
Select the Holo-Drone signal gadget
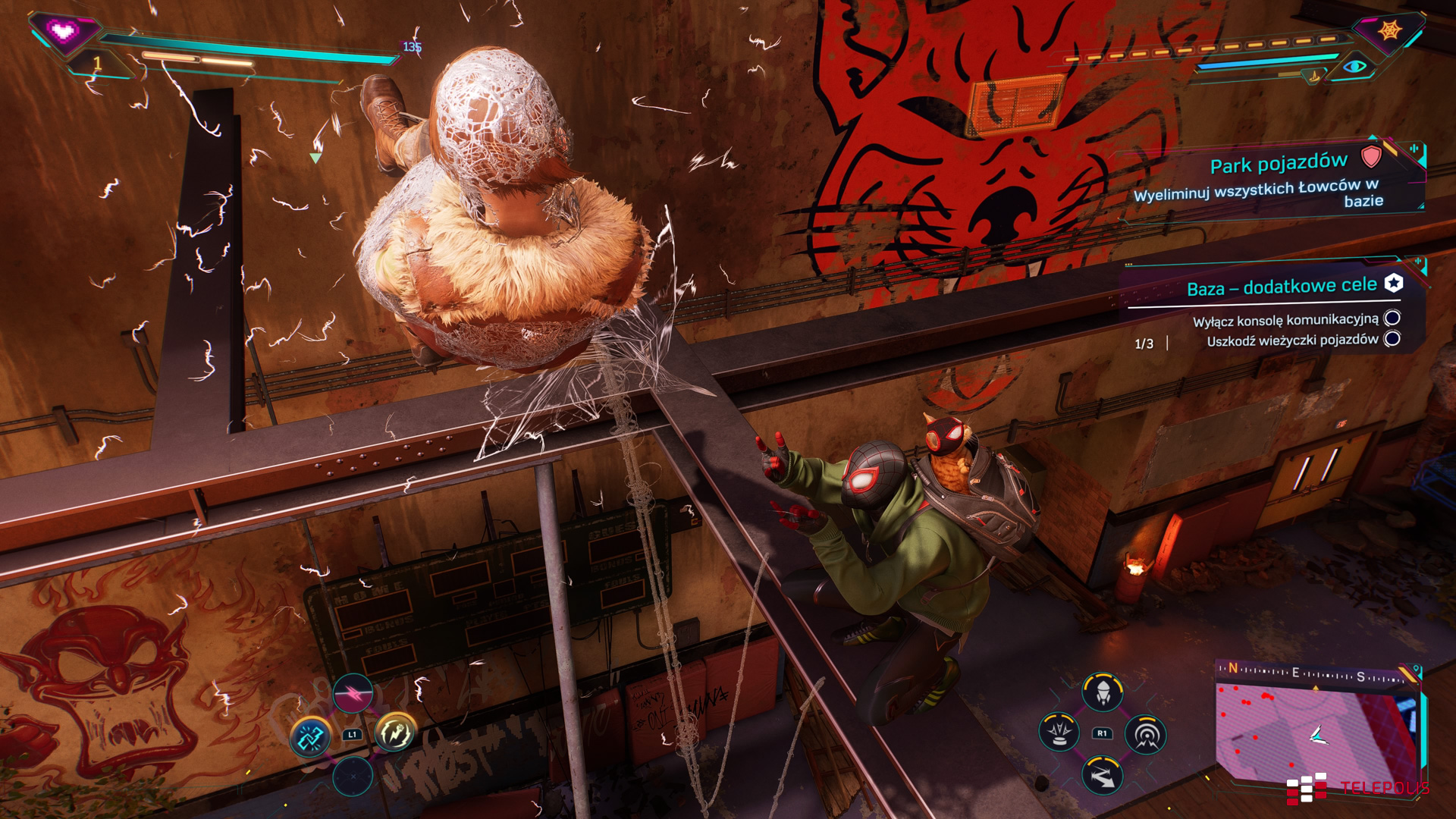coord(1145,734)
